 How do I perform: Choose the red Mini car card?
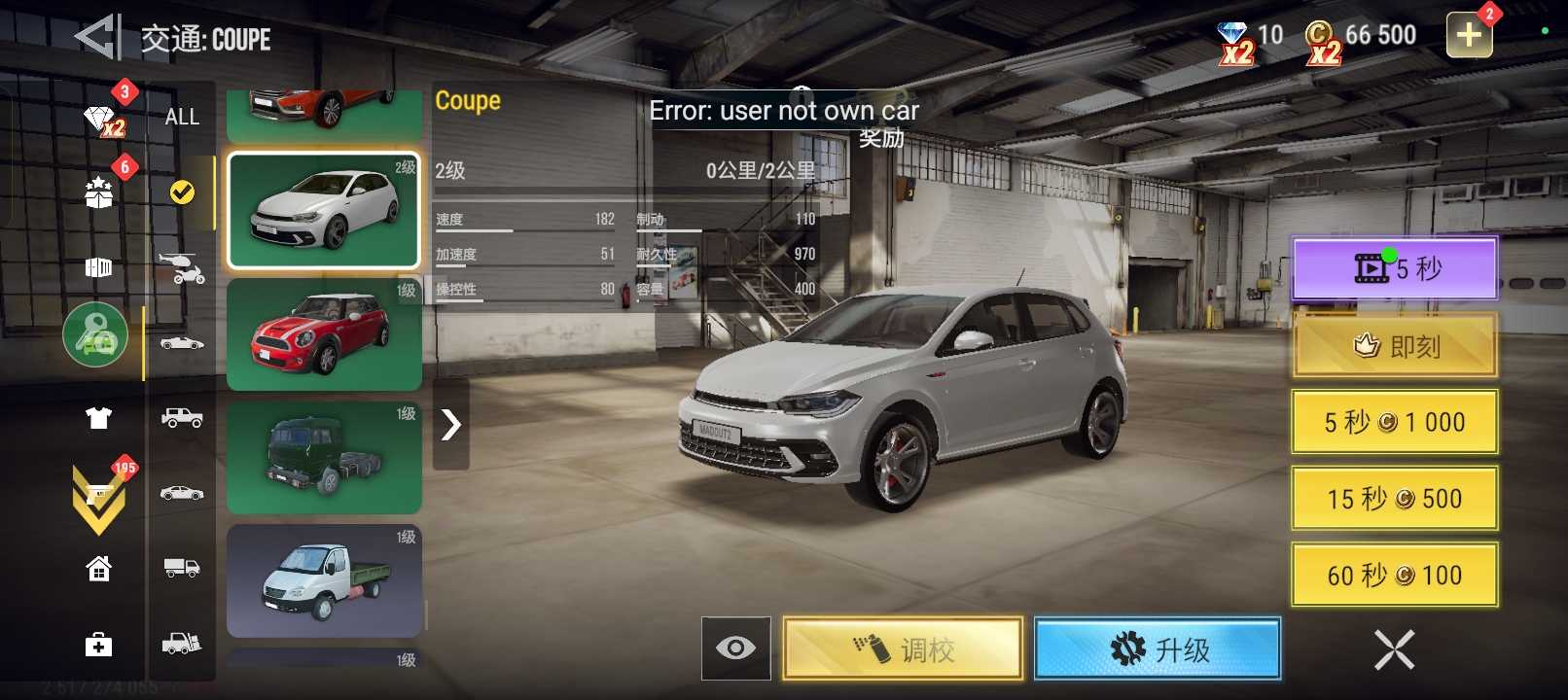click(323, 334)
